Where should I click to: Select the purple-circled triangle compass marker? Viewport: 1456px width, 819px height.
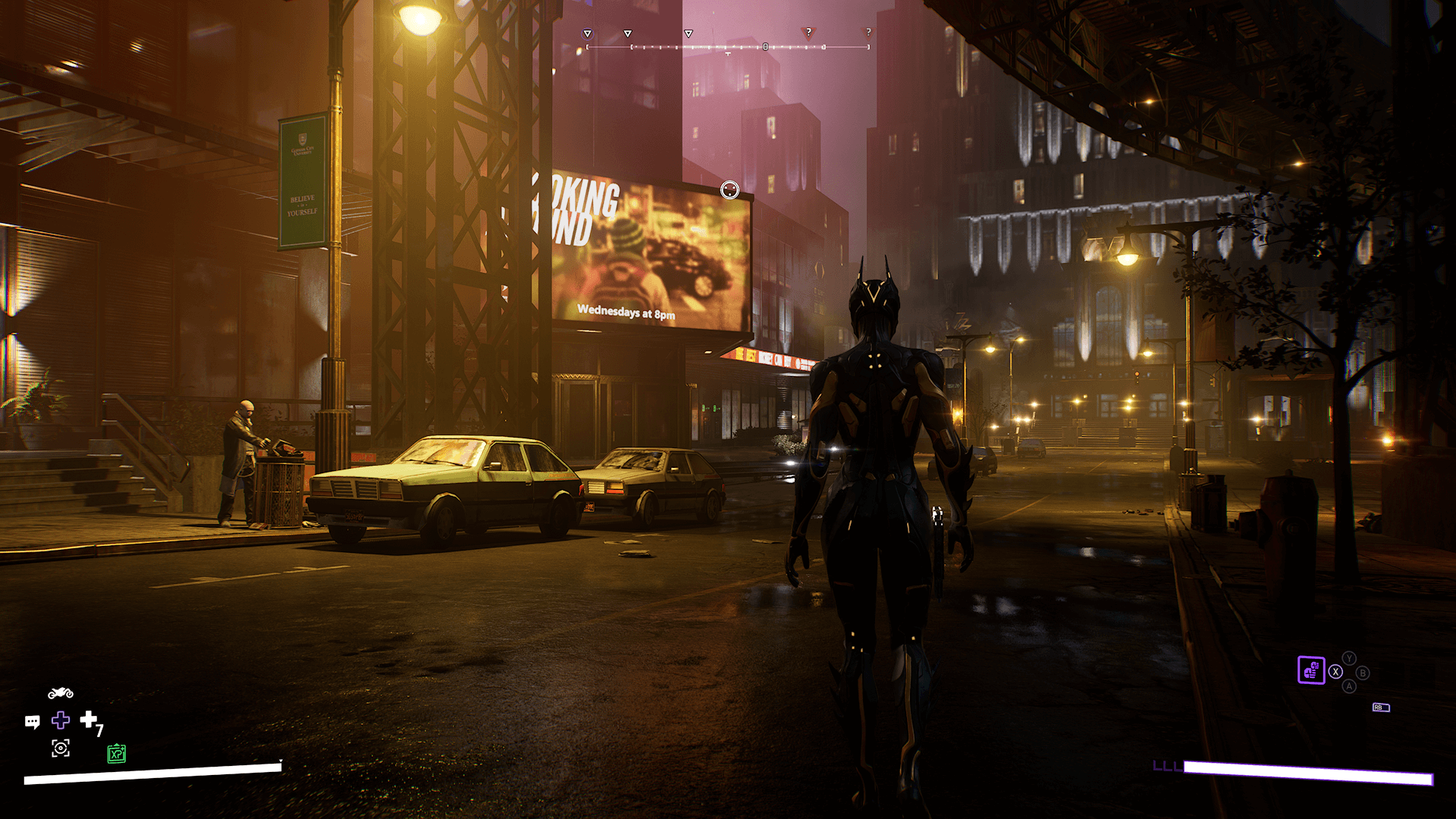point(587,34)
